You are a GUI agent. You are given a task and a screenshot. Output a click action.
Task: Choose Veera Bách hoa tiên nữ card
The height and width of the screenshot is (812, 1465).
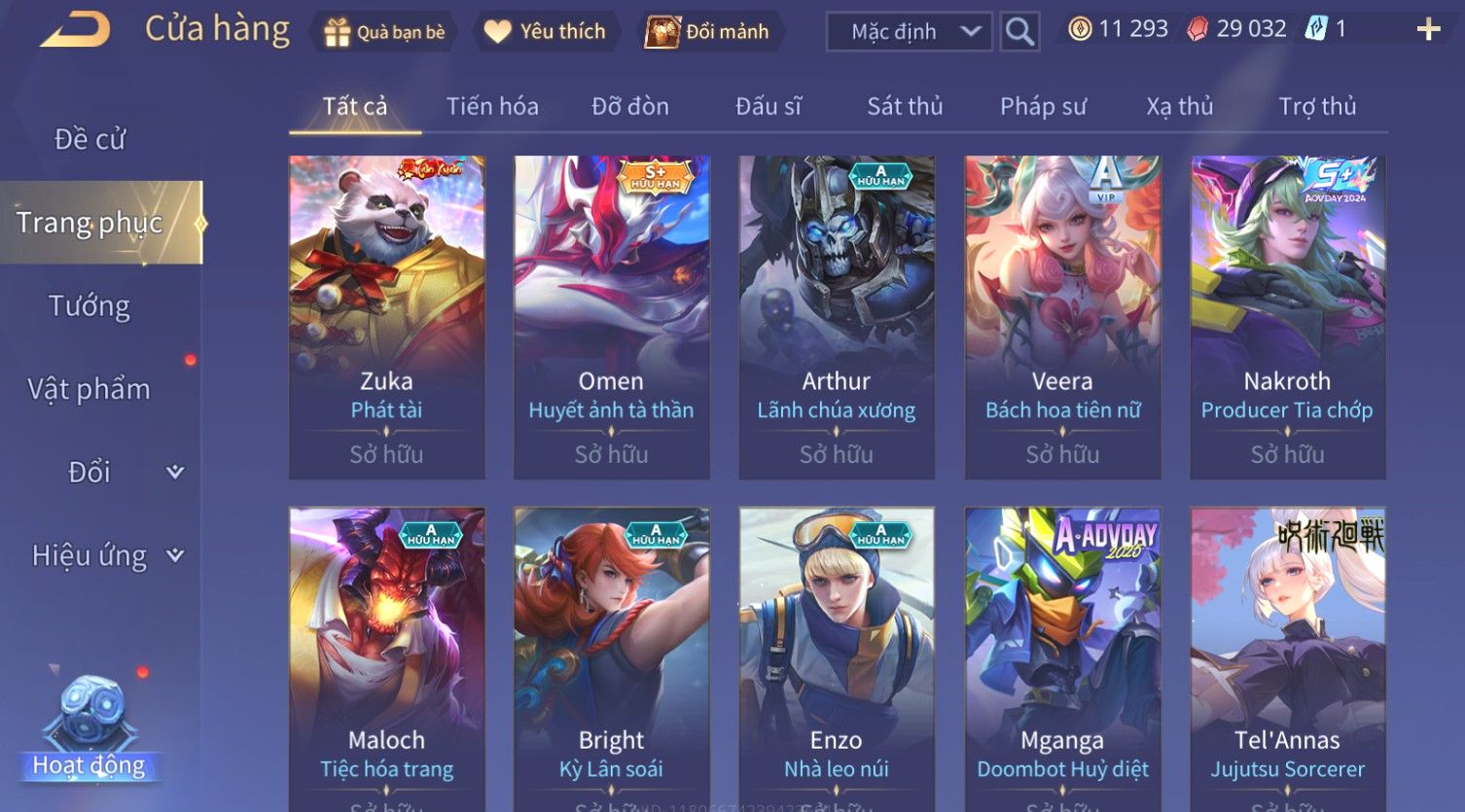[x=1062, y=316]
